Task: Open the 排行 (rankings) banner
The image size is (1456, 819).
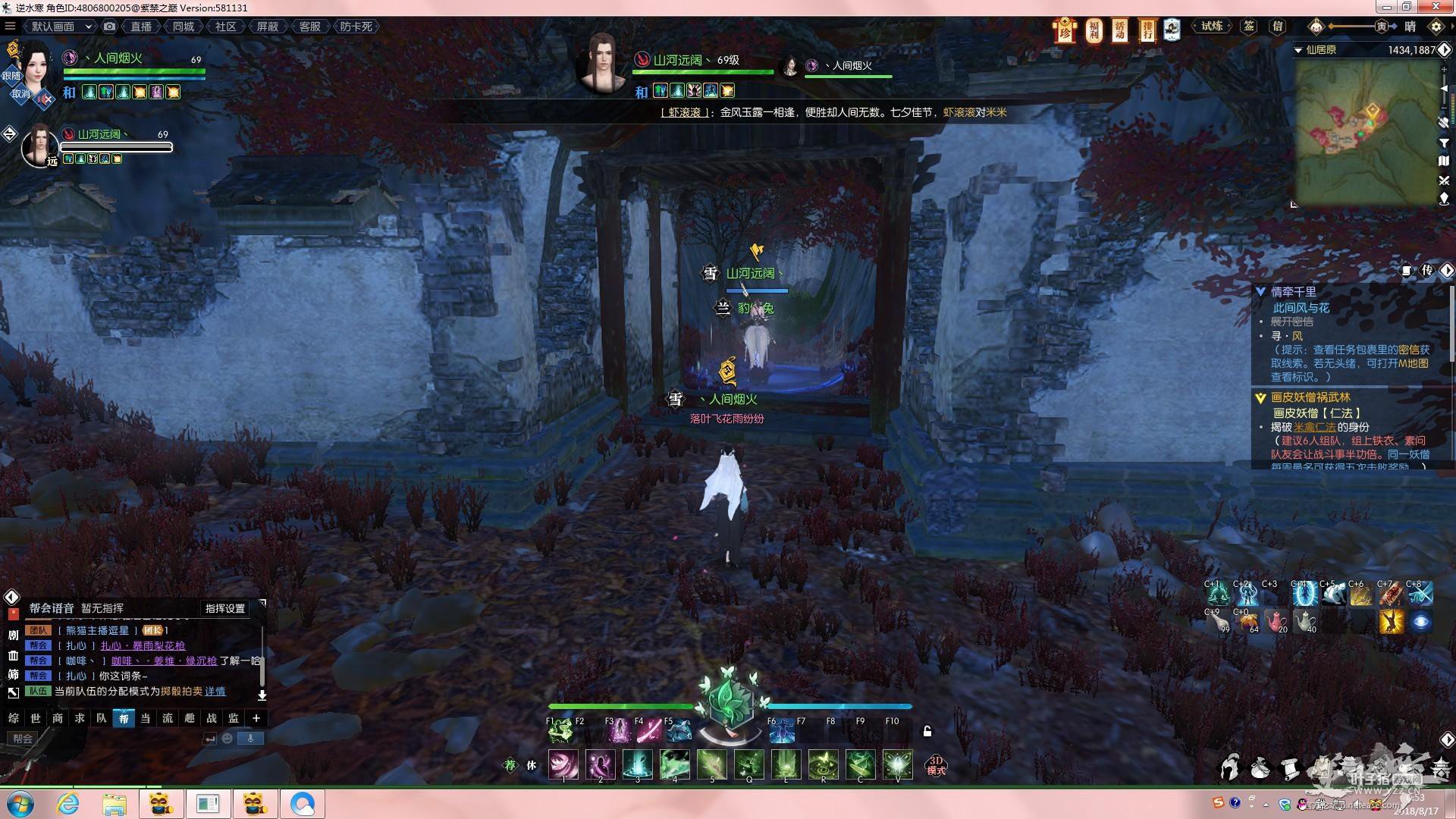Action: pos(1147,30)
